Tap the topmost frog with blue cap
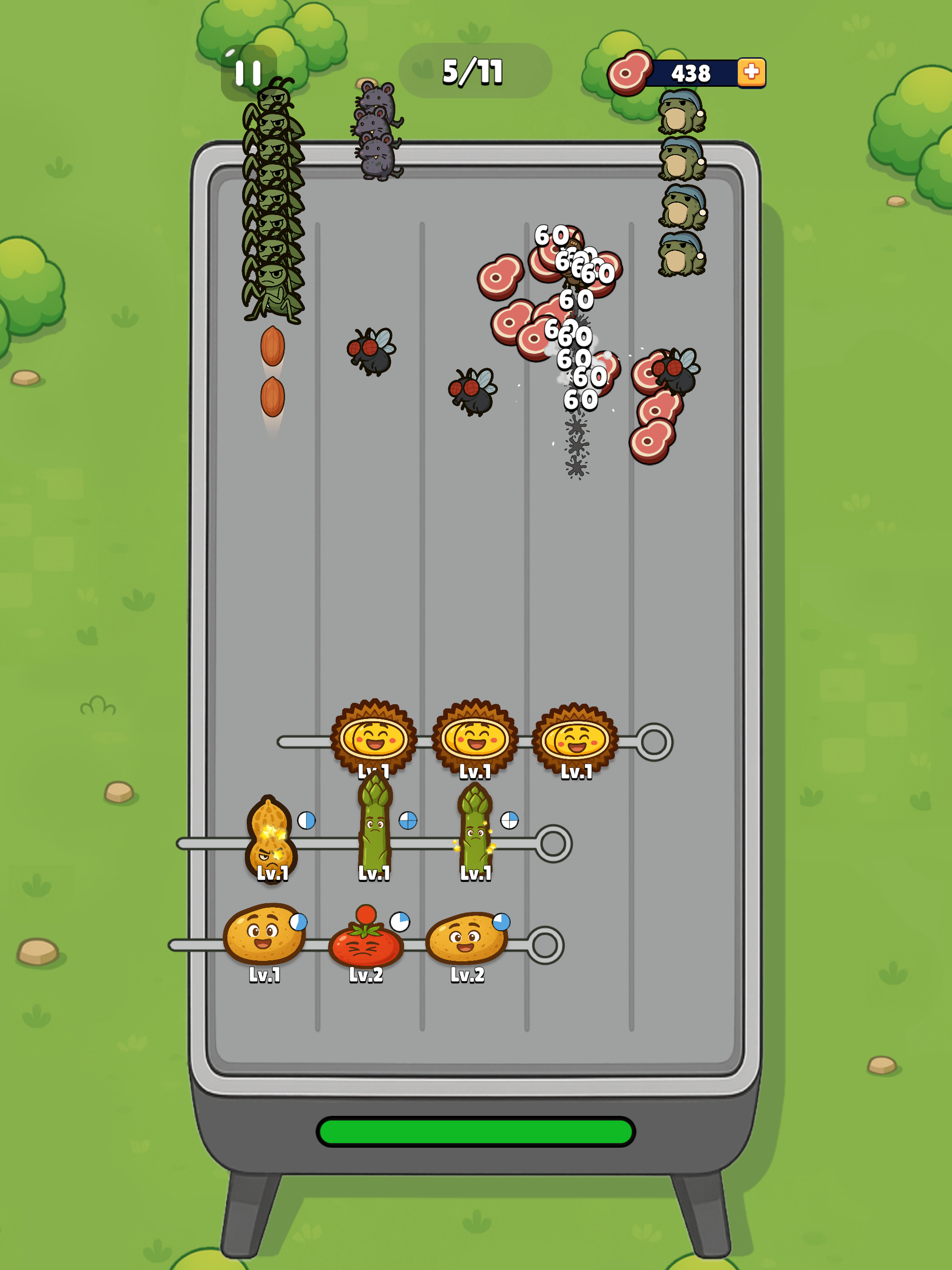The width and height of the screenshot is (952, 1270). [x=683, y=112]
